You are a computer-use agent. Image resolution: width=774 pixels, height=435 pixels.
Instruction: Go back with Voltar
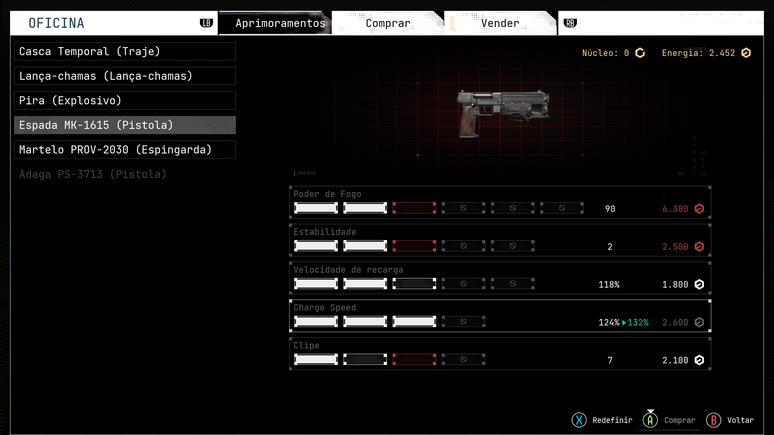[x=731, y=420]
